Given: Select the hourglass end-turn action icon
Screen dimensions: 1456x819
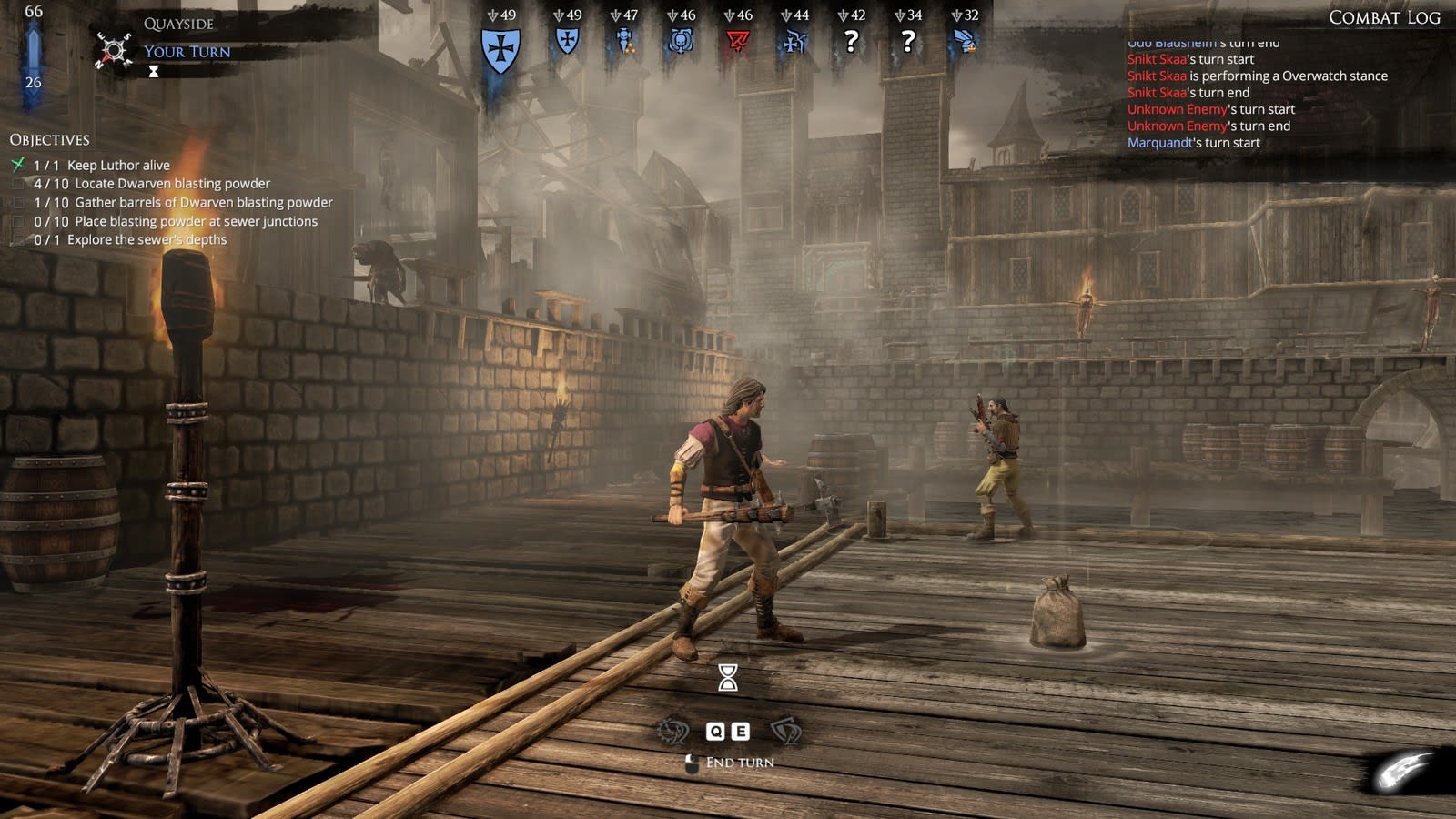Looking at the screenshot, I should click(728, 677).
